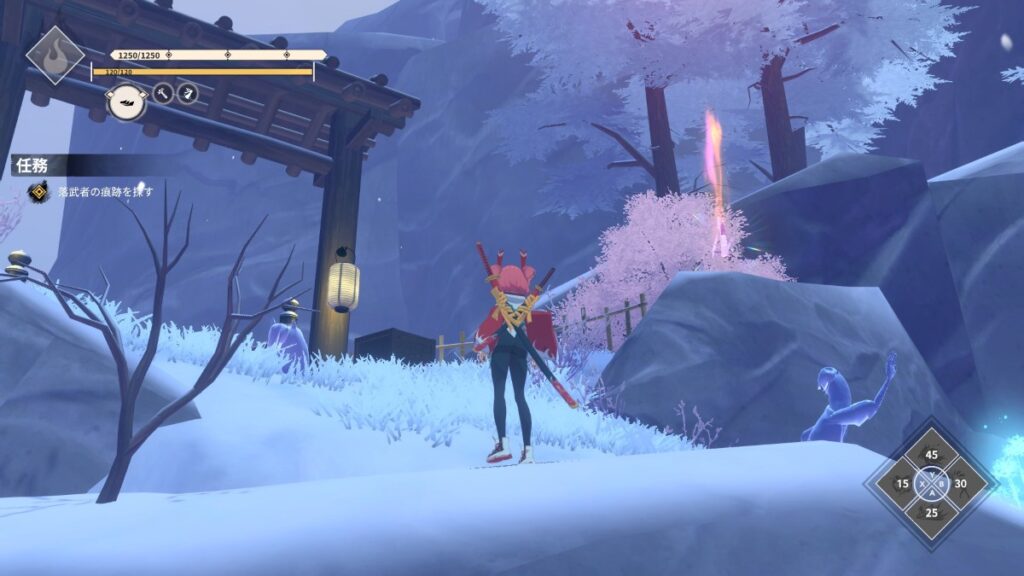Click the flame diamond emblem icon

pyautogui.click(x=54, y=54)
